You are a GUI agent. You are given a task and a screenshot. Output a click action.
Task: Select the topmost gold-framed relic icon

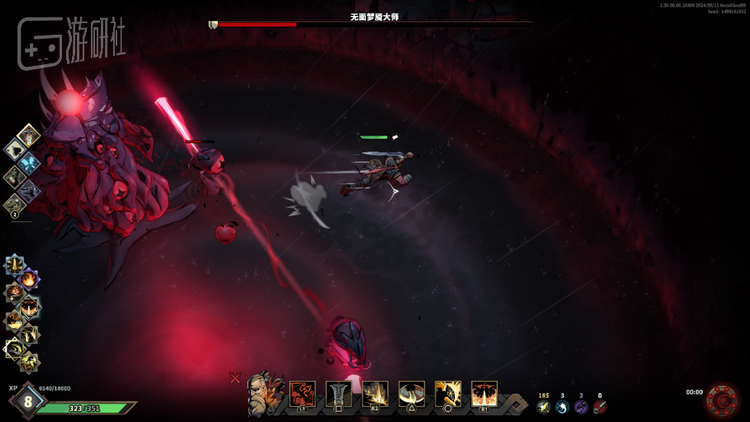pos(29,135)
